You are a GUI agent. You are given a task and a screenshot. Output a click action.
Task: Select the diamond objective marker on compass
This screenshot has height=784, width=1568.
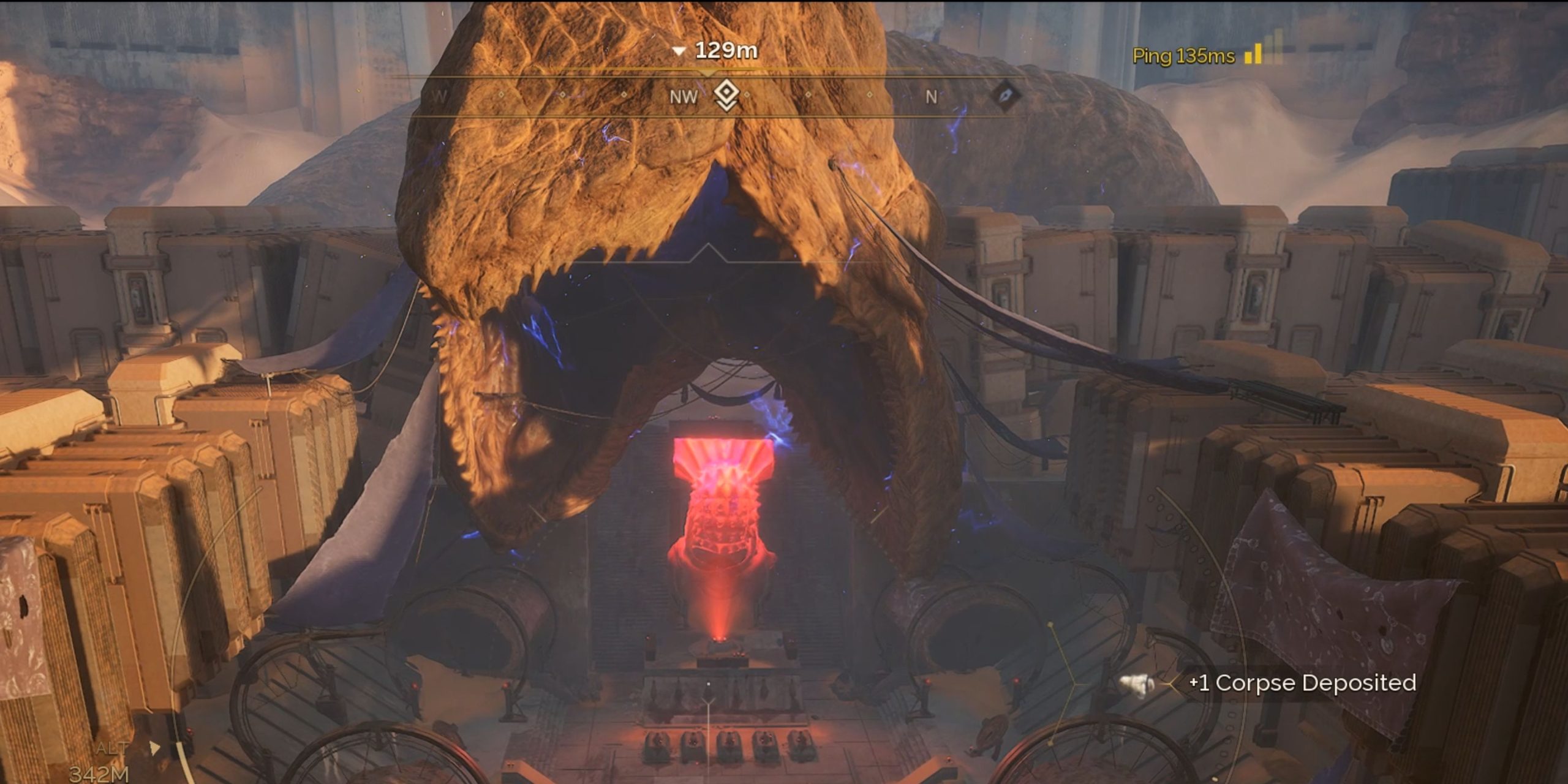point(726,96)
